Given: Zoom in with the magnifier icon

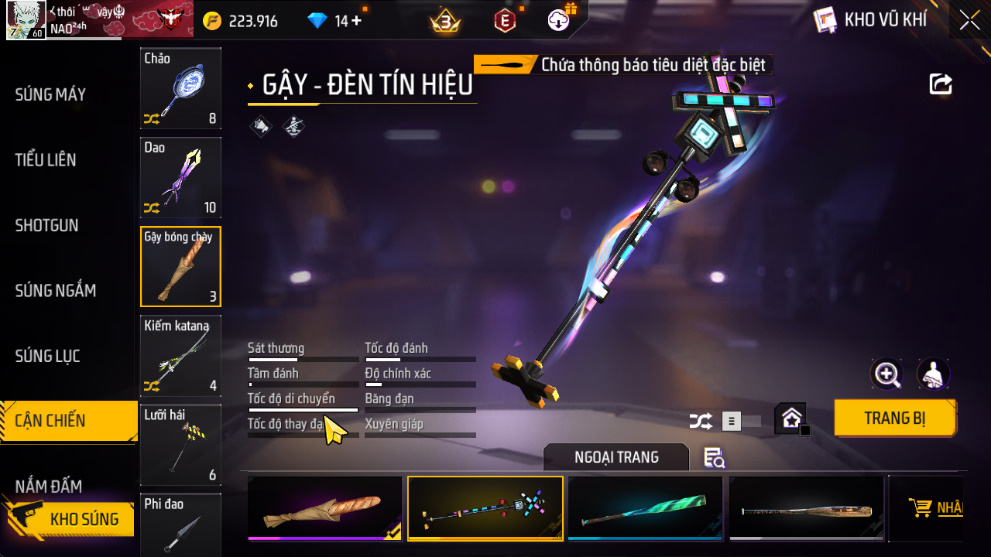Looking at the screenshot, I should pos(887,374).
